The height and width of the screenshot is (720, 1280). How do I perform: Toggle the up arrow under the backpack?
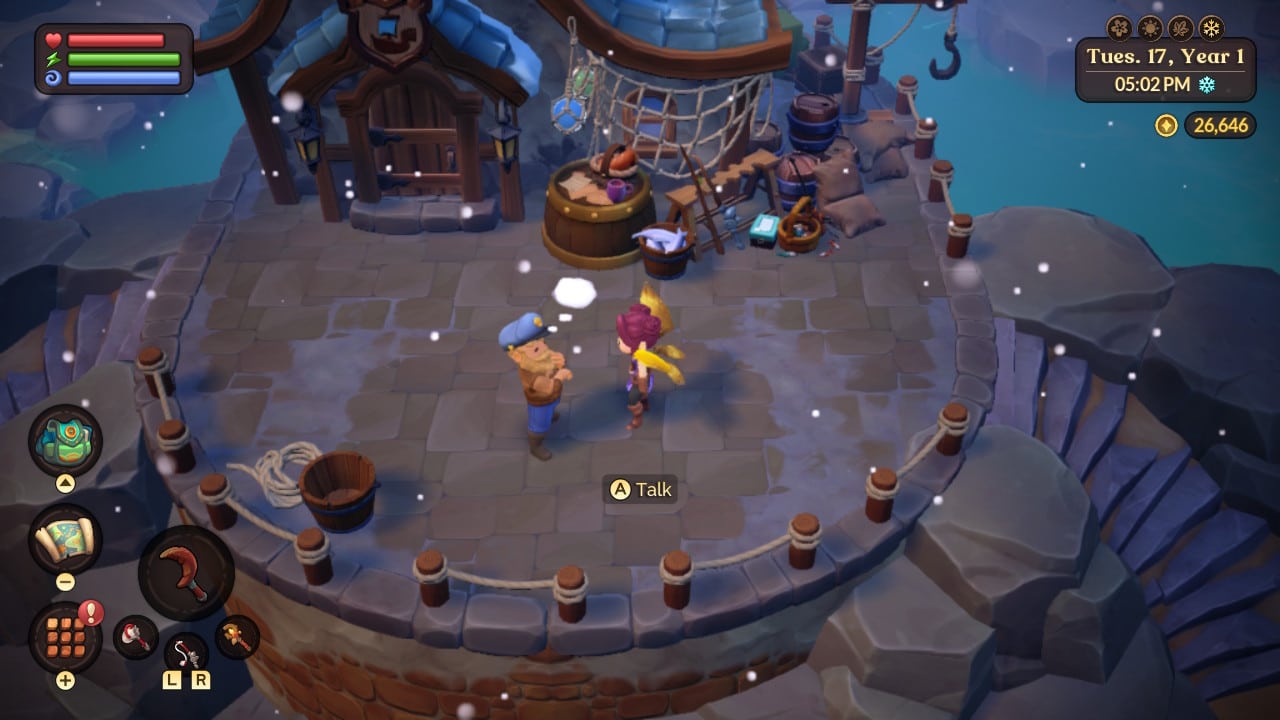[x=66, y=481]
